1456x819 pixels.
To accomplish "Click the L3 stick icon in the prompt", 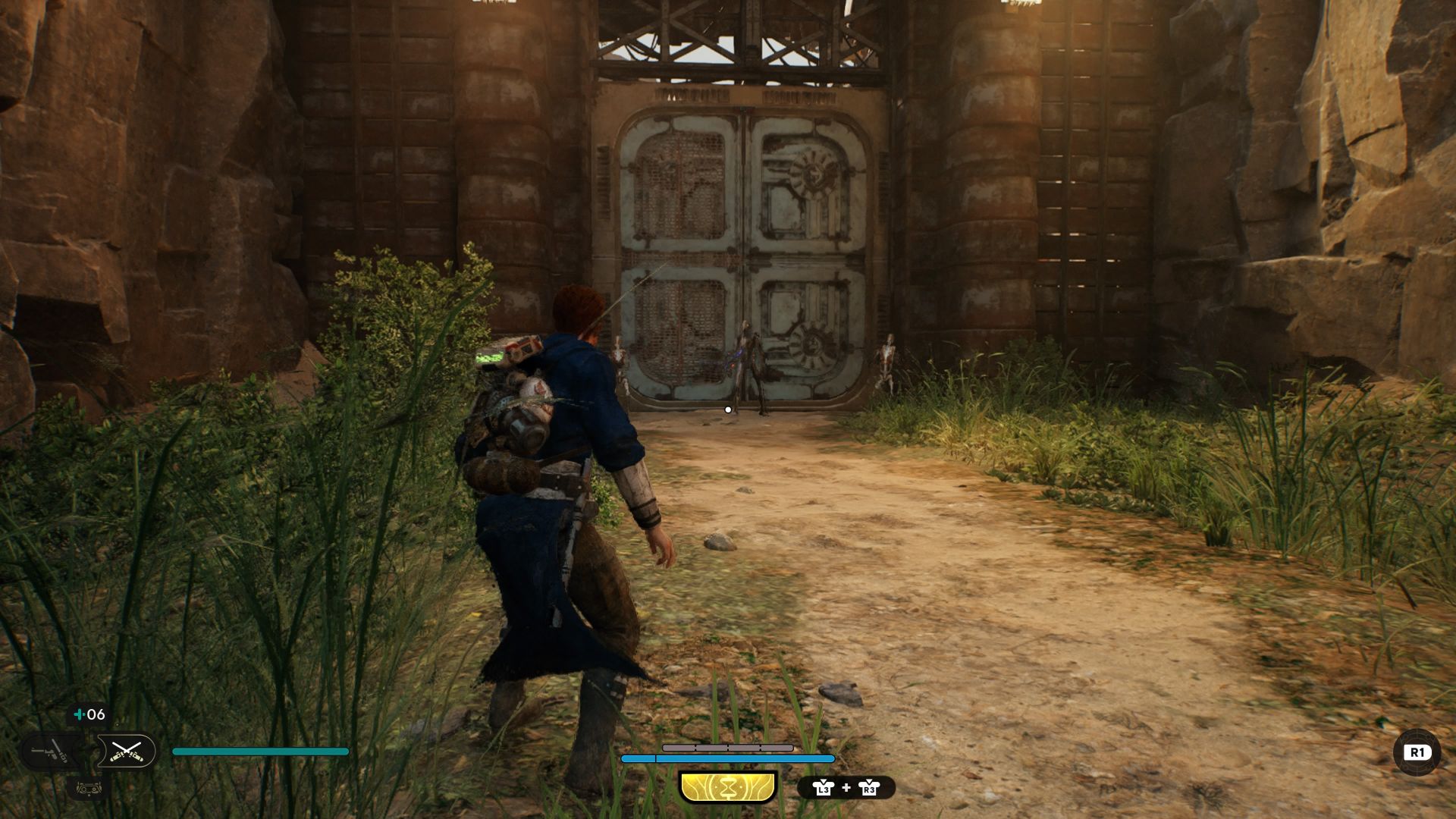I will tap(823, 789).
